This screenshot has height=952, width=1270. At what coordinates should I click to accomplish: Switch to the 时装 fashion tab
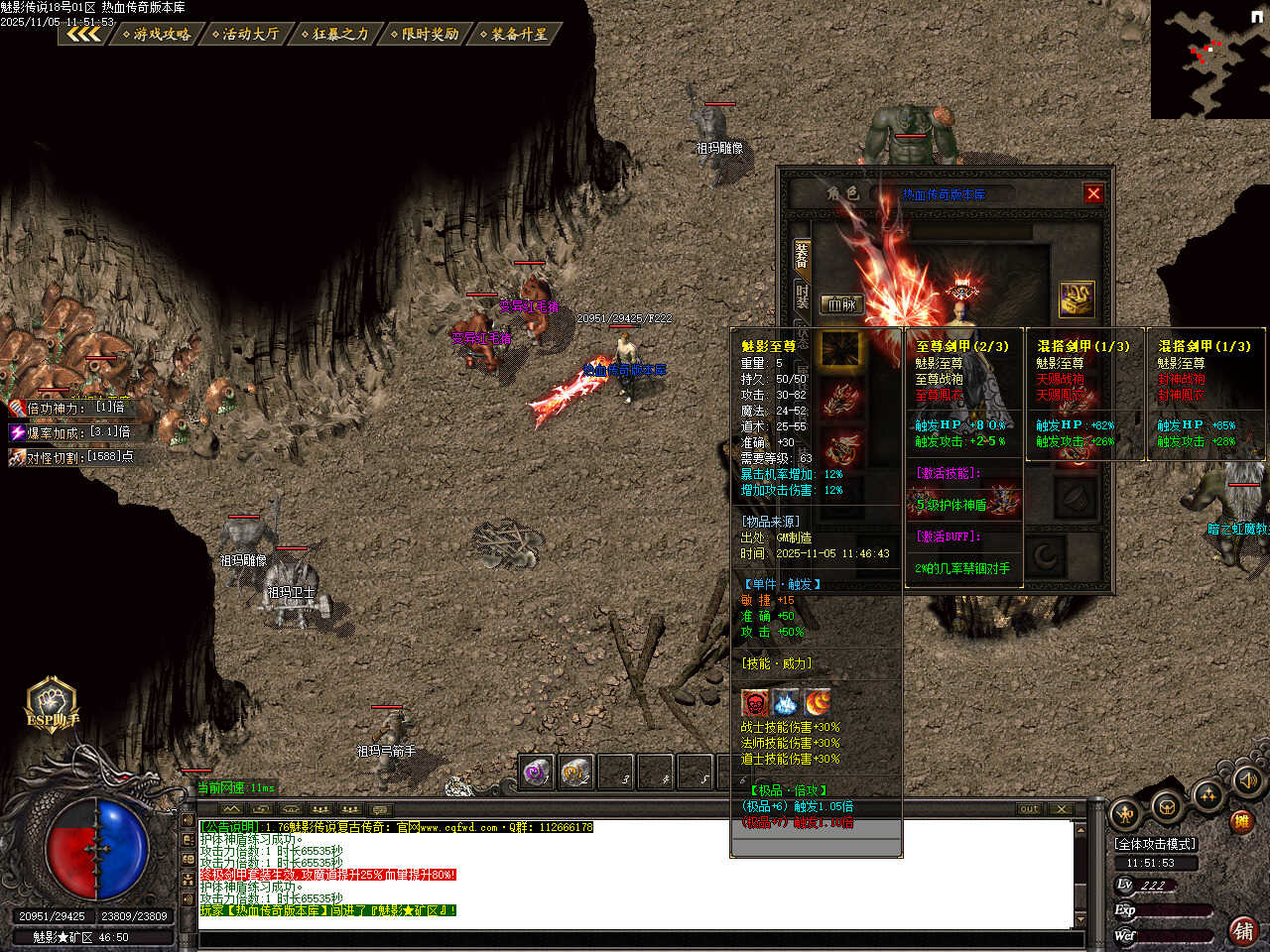802,295
